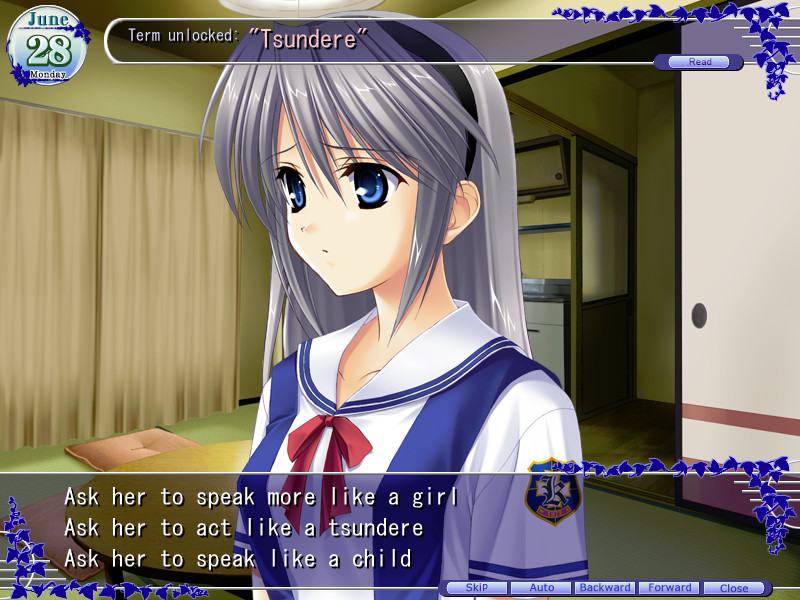Choose "Ask her to speak more like a girl"
The width and height of the screenshot is (800, 600).
pyautogui.click(x=261, y=497)
